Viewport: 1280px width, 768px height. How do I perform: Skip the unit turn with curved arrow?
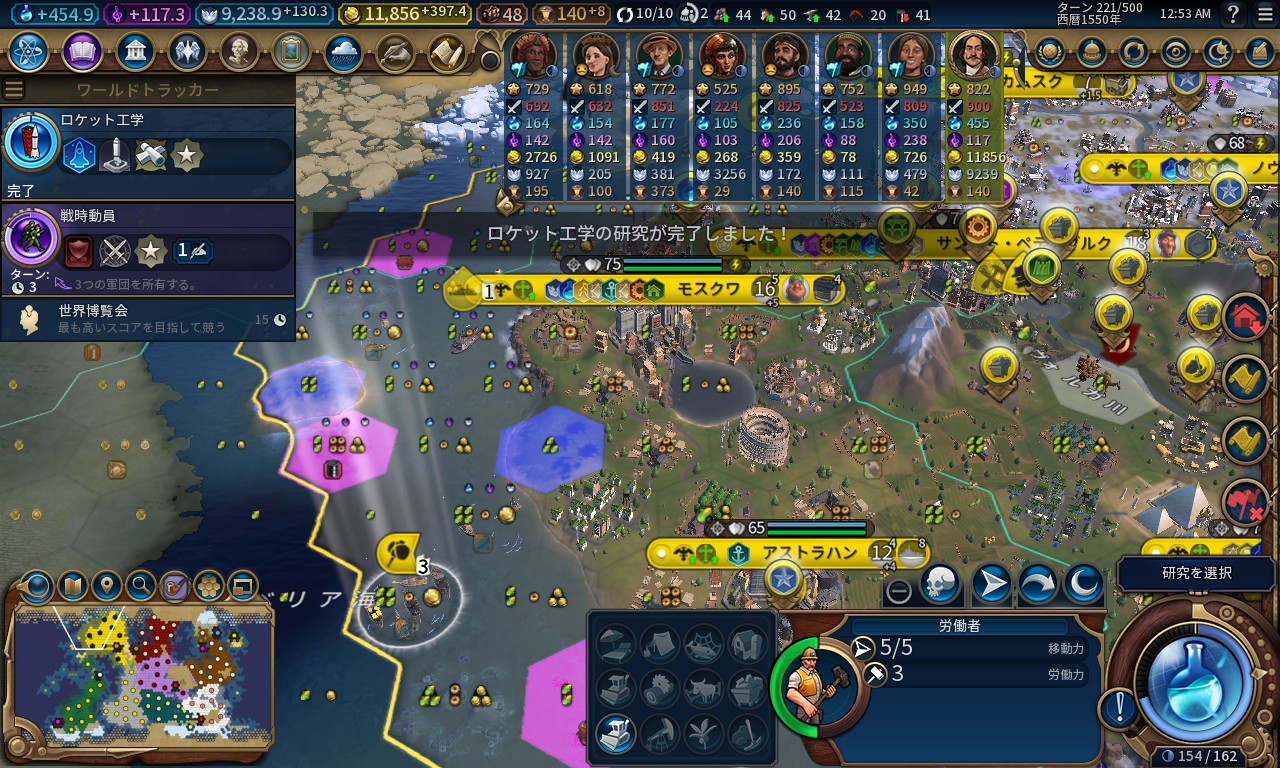1037,584
